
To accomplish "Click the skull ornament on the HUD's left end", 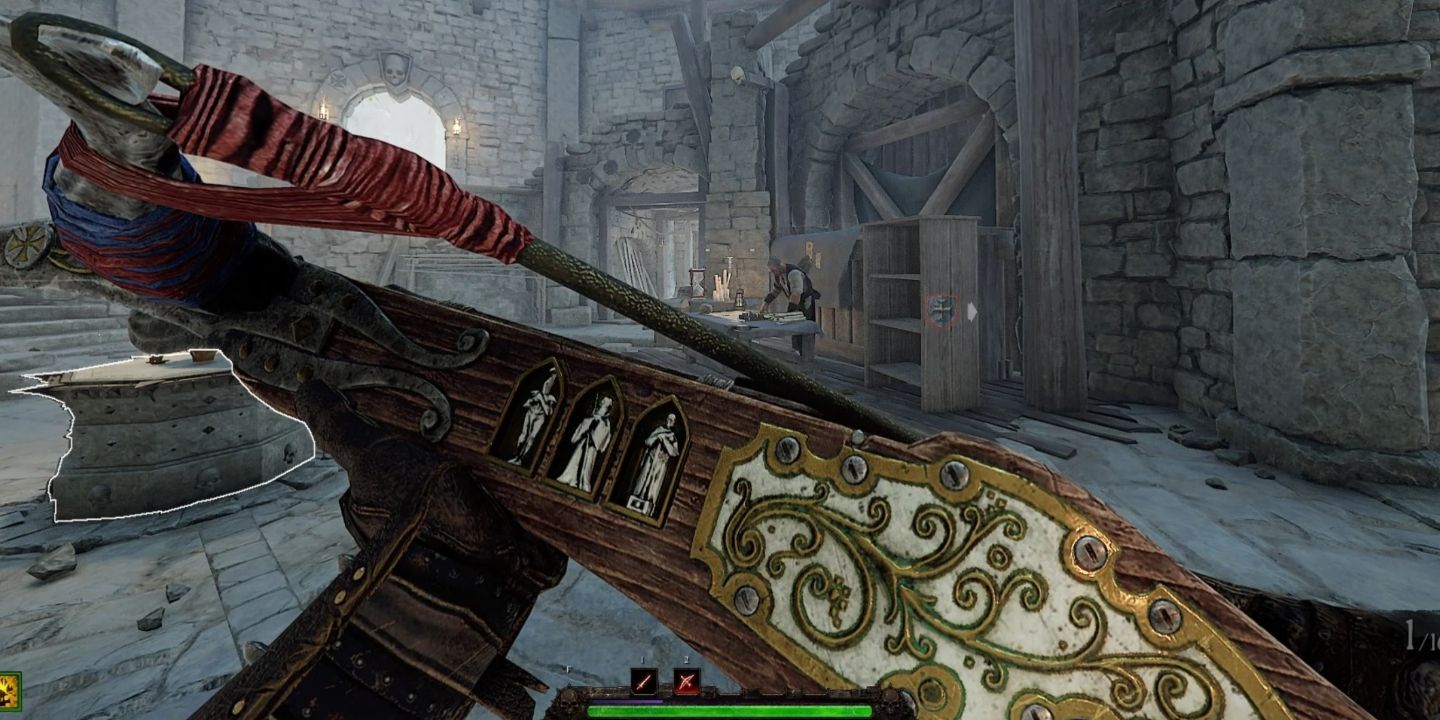I will pos(570,703).
